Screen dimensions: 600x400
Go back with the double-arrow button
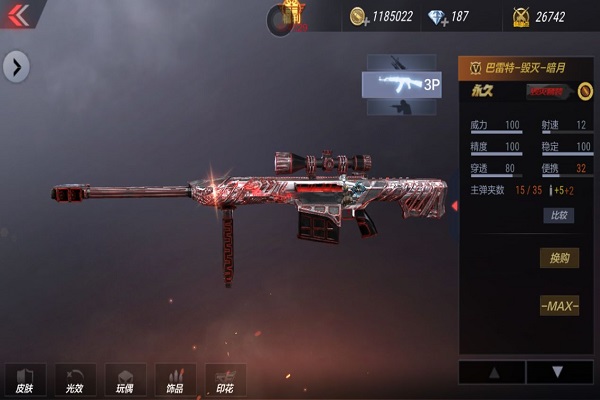click(x=18, y=14)
